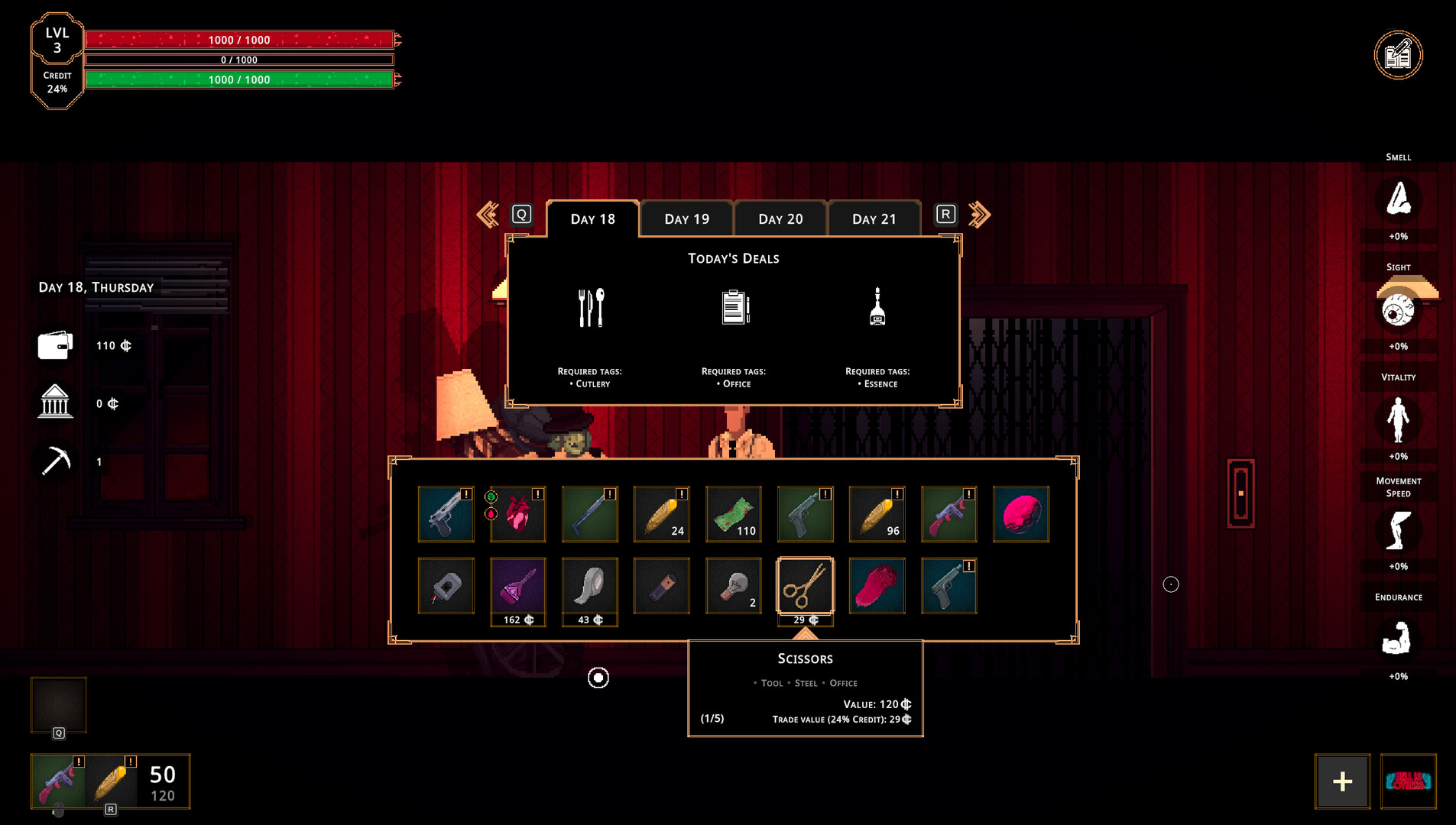Image resolution: width=1456 pixels, height=825 pixels.
Task: Expand the Scissors tooltip arrow below its slot
Action: [806, 635]
